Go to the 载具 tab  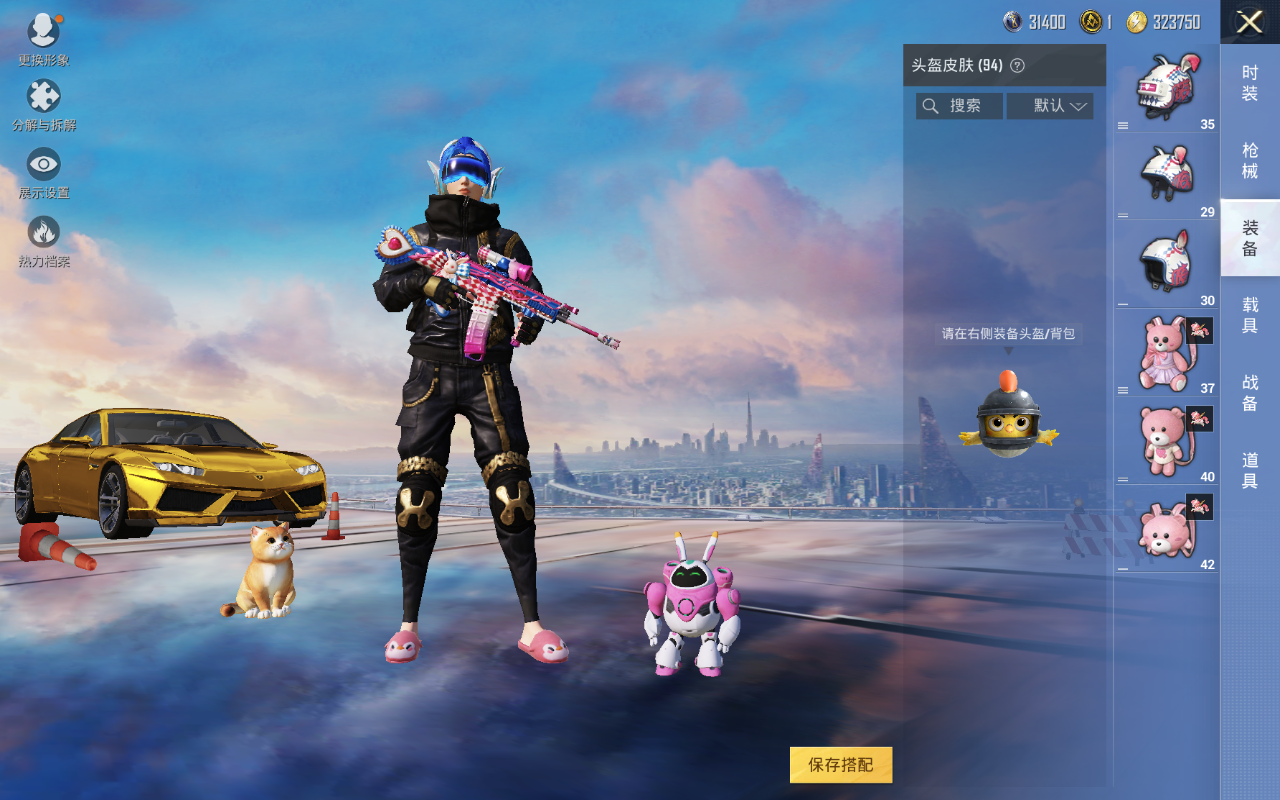click(x=1249, y=315)
